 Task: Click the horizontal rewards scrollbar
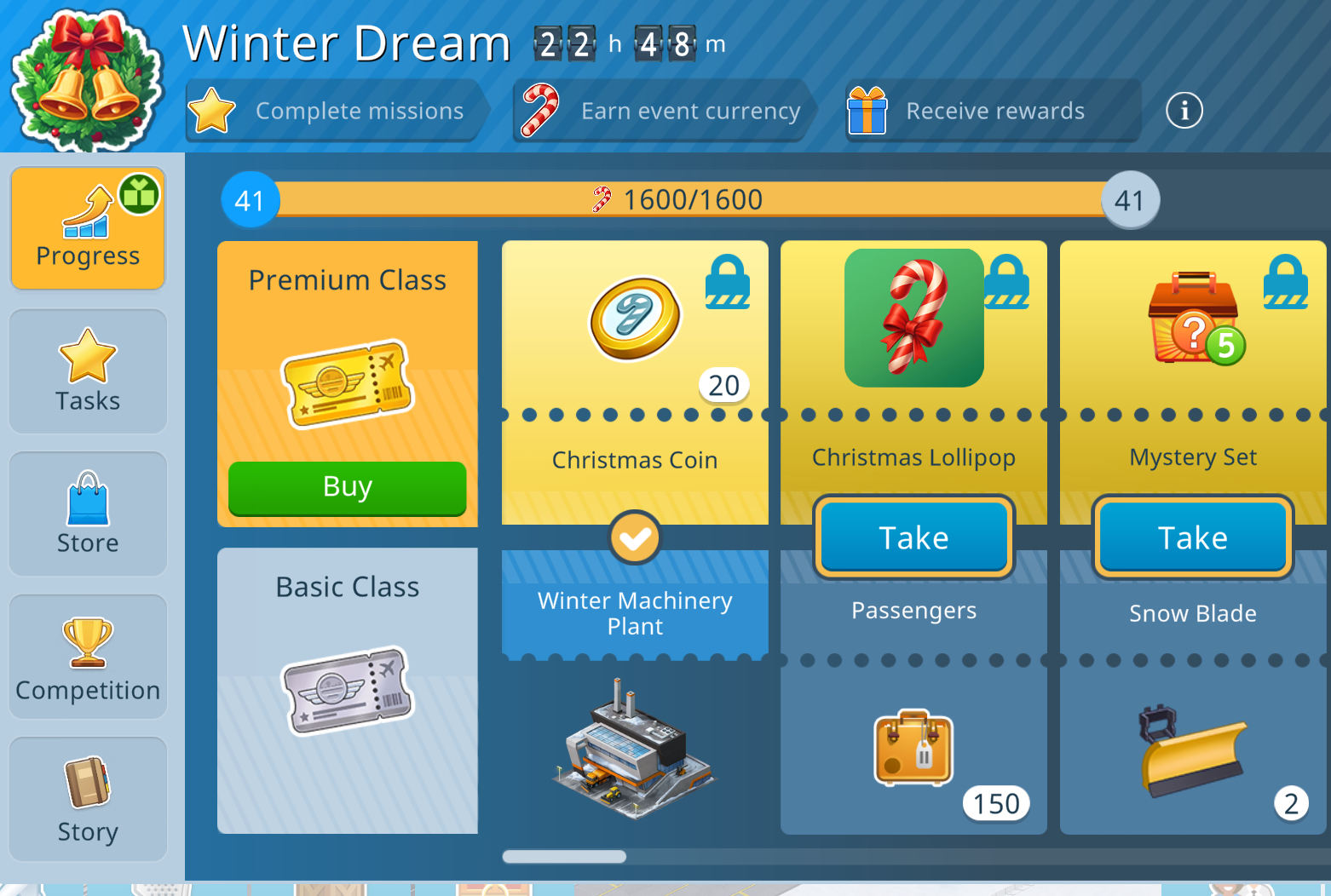click(564, 857)
